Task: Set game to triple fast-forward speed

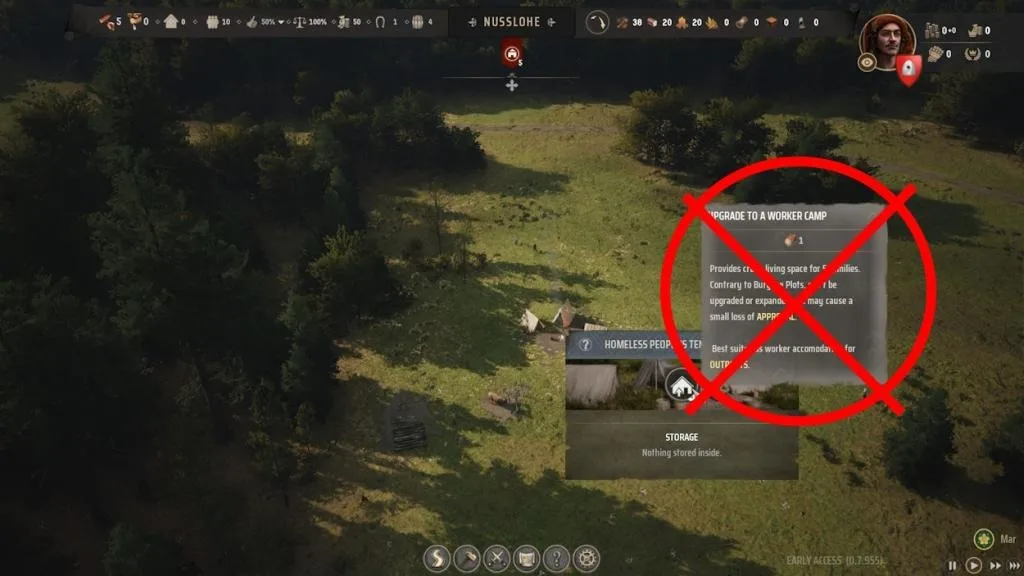Action: [1012, 565]
